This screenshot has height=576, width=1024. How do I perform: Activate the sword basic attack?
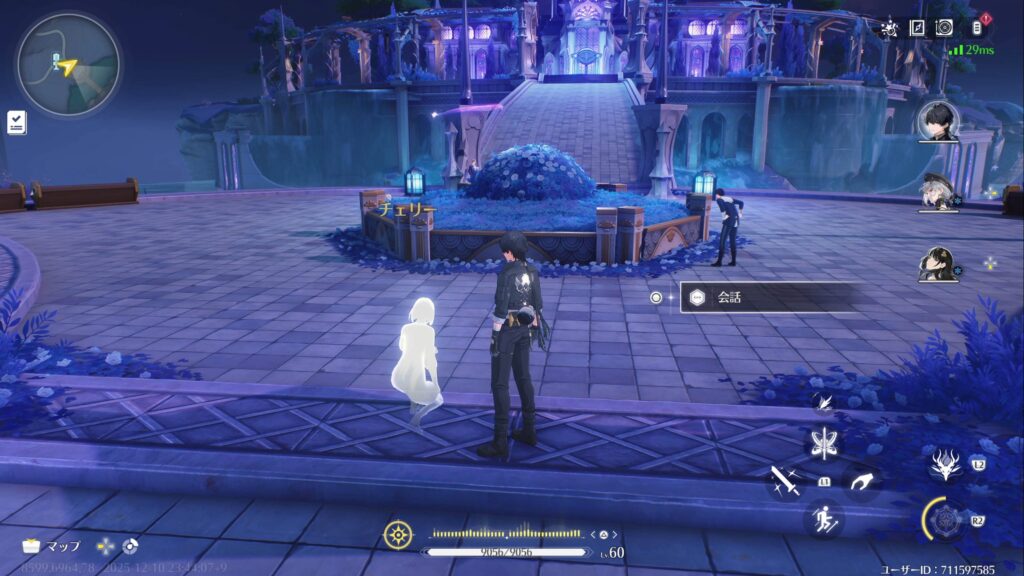pos(783,481)
